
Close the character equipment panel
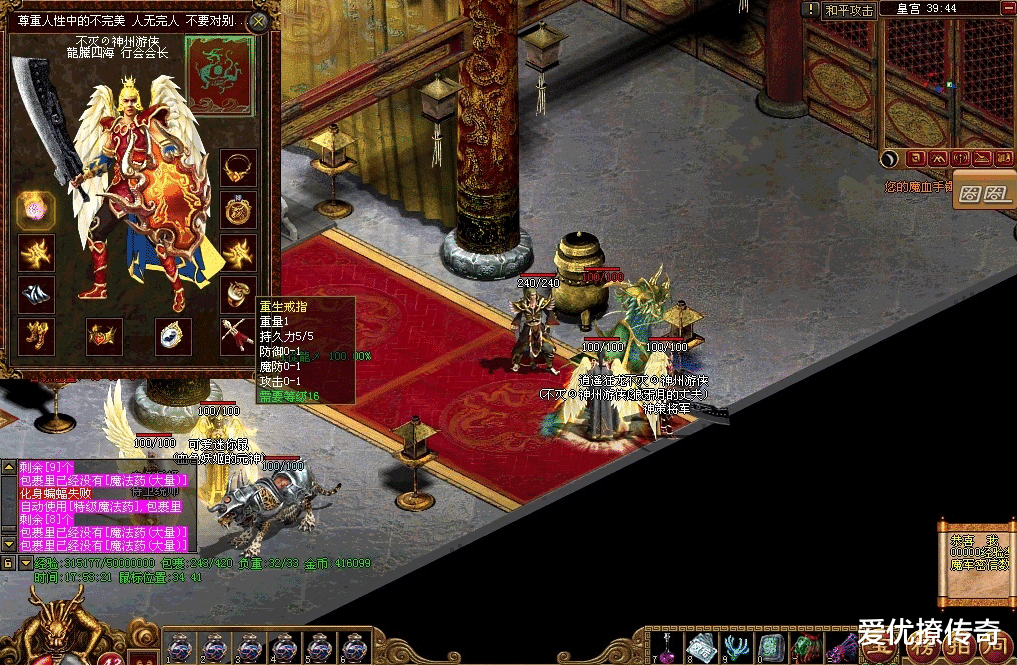click(259, 21)
